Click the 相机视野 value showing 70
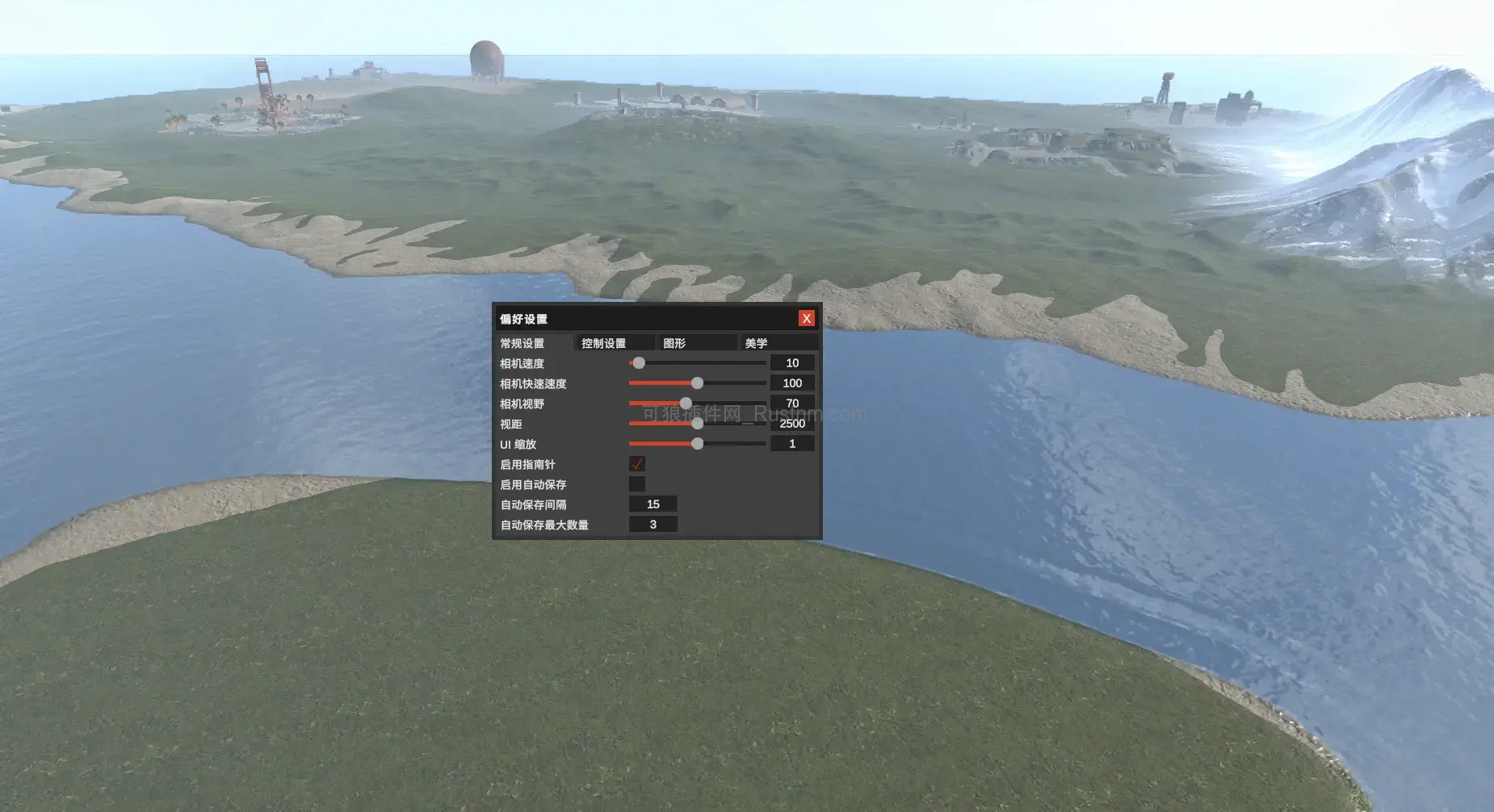This screenshot has height=812, width=1494. 792,403
